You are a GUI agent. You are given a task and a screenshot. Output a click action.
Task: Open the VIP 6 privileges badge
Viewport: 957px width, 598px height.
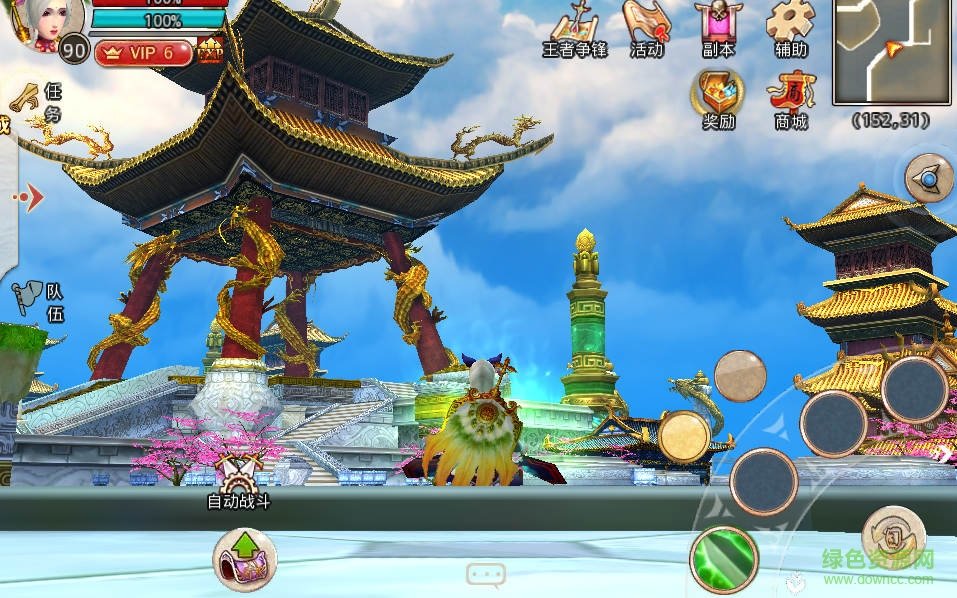click(143, 53)
